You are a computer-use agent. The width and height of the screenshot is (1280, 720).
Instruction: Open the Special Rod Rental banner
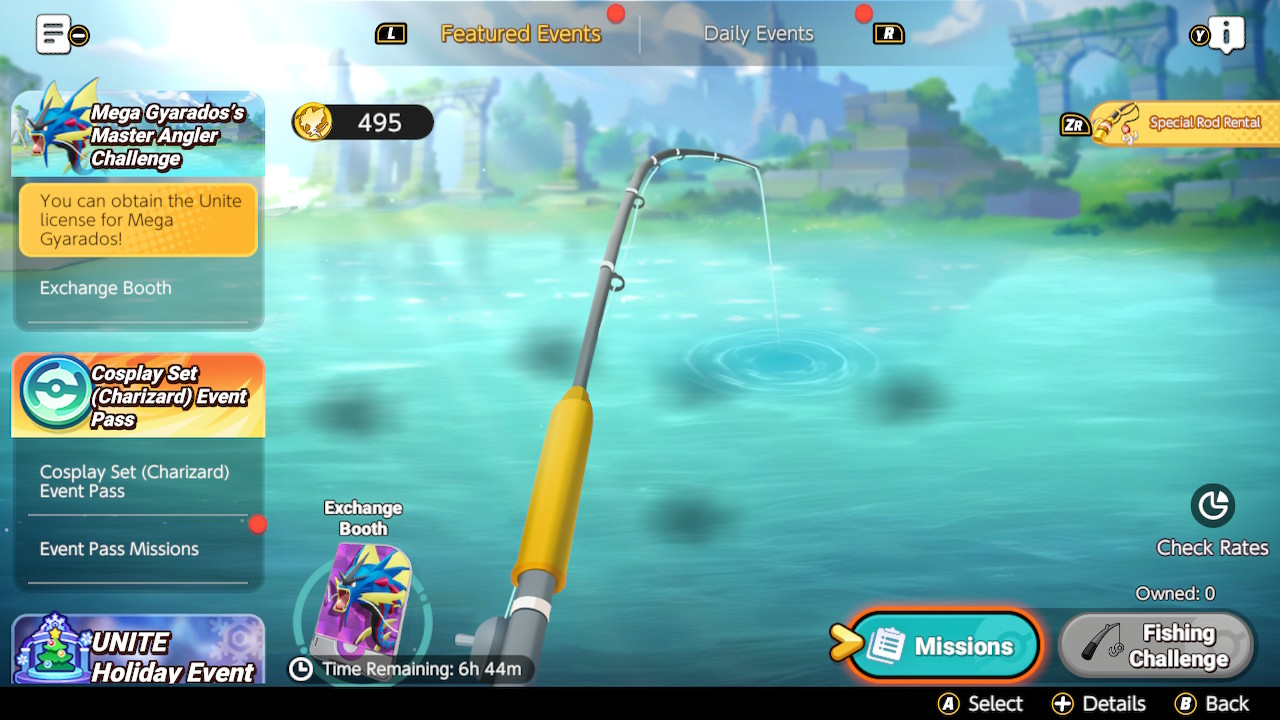pyautogui.click(x=1185, y=123)
